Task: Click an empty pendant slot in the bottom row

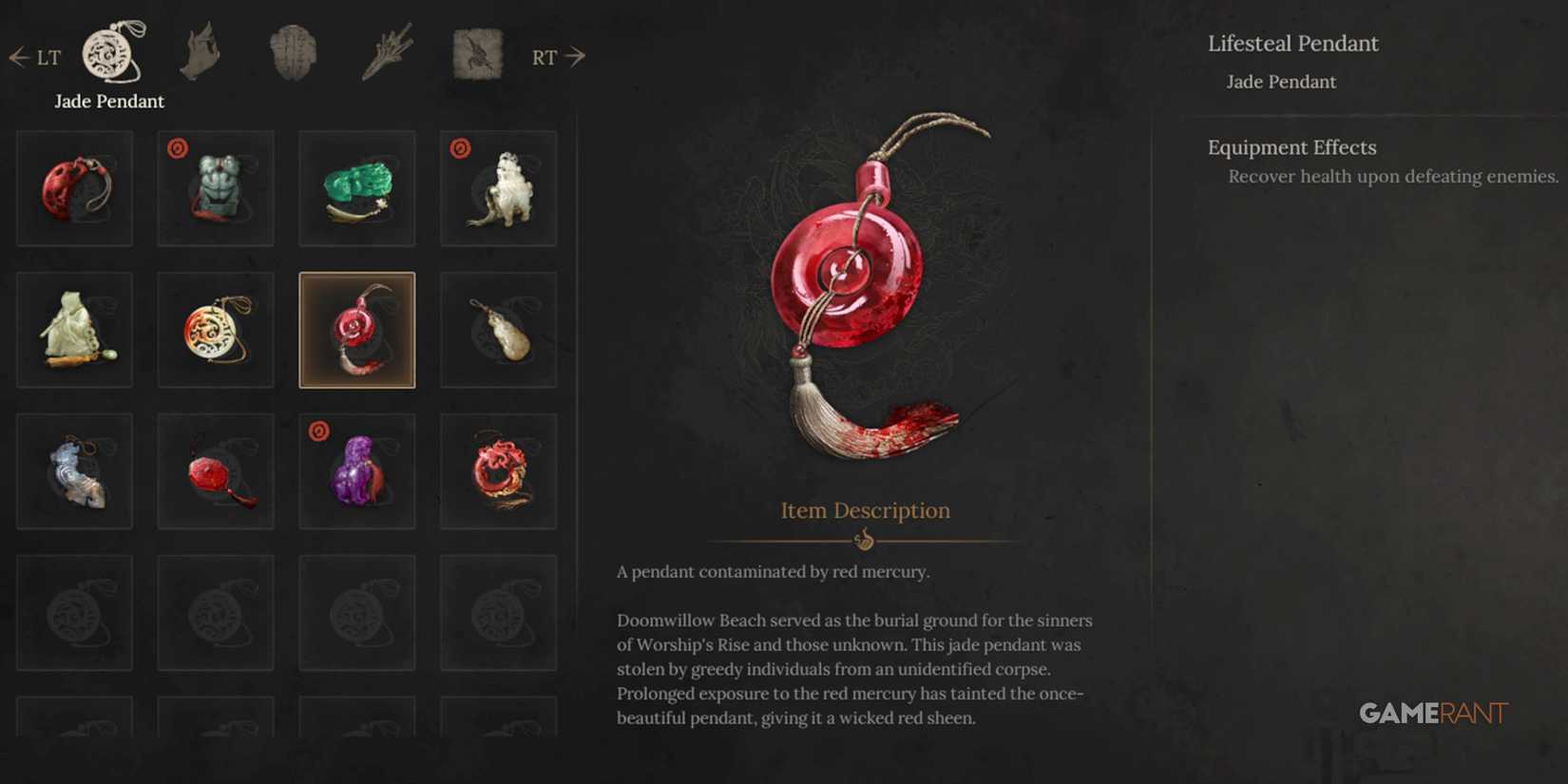Action: coord(74,612)
